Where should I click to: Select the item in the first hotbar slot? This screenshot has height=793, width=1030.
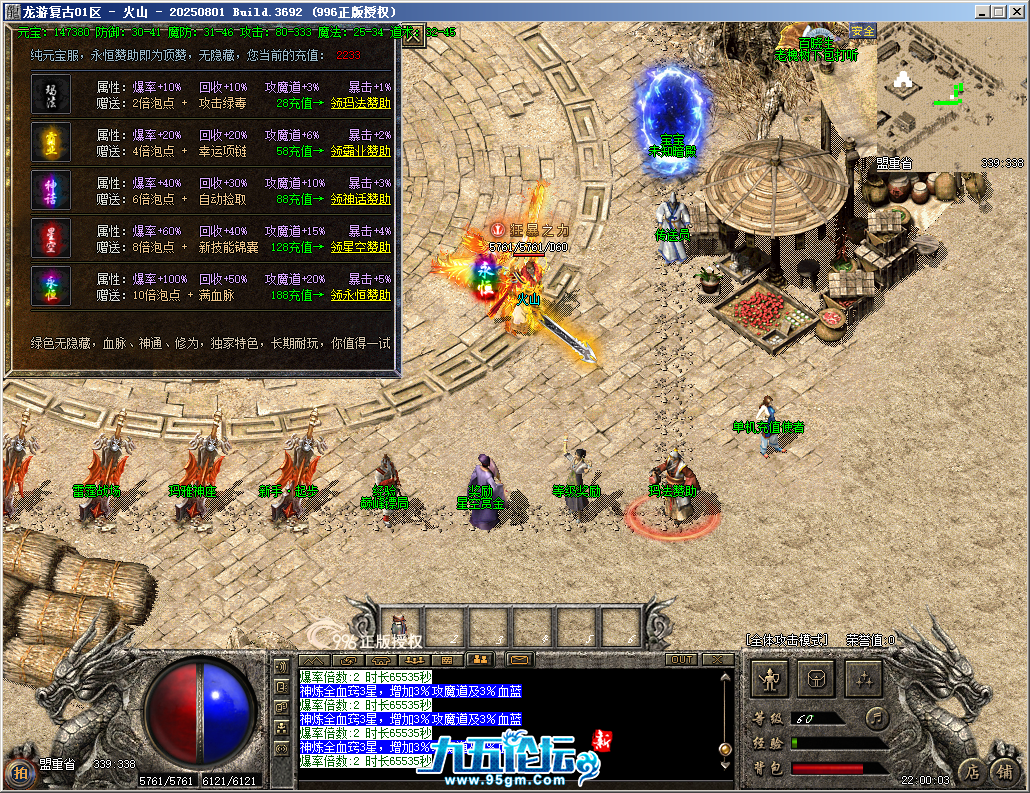(401, 626)
